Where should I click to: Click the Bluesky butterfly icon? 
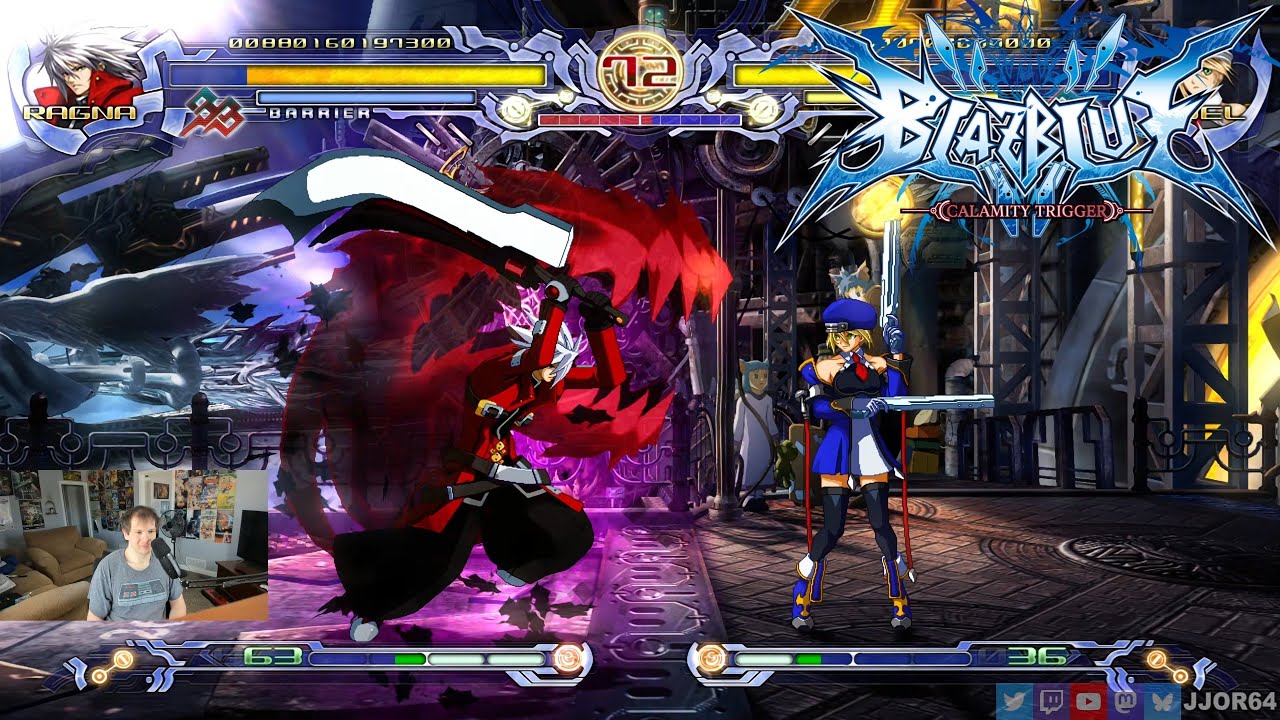(x=1165, y=703)
